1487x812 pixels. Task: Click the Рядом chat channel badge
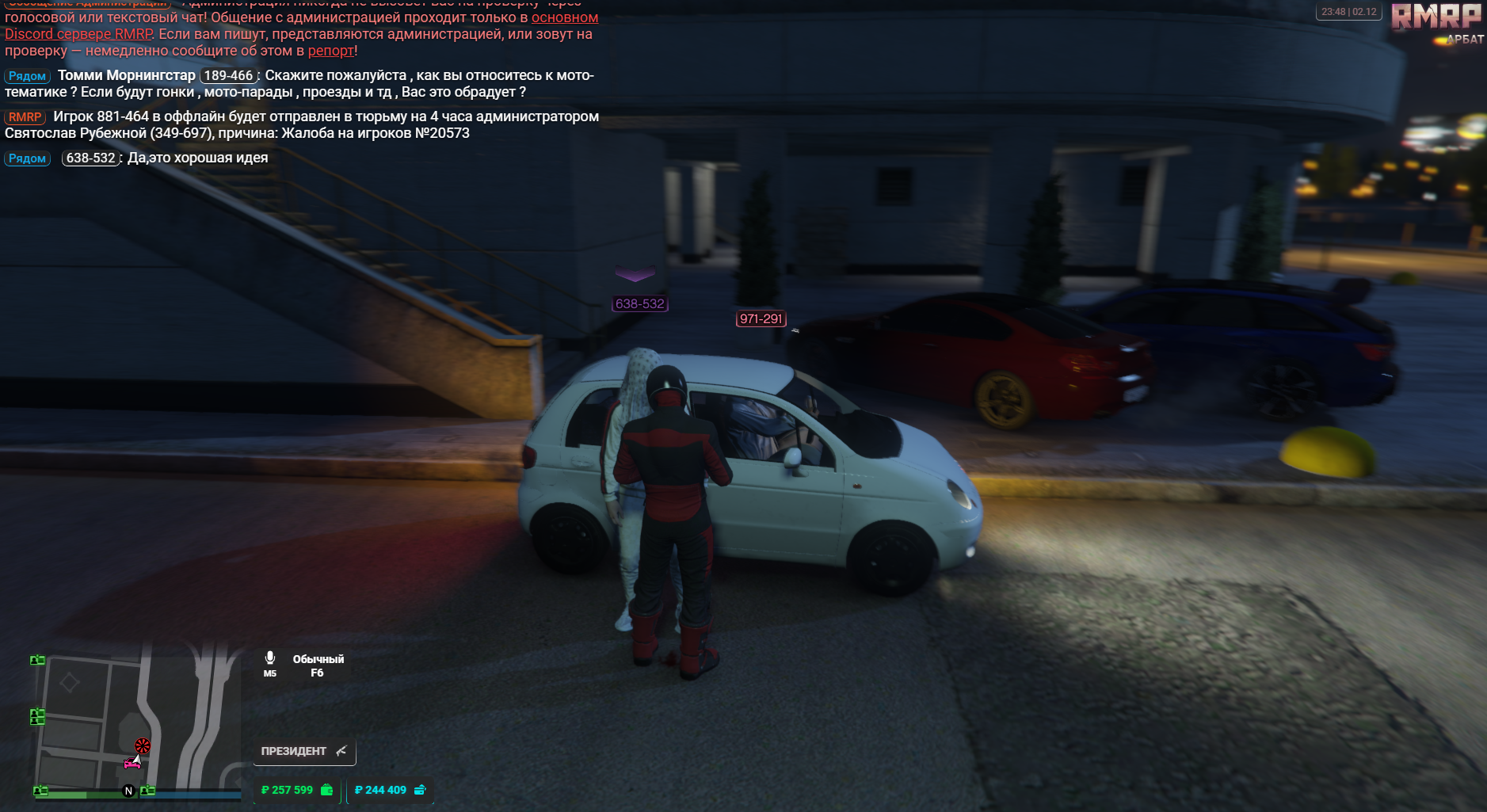click(27, 75)
